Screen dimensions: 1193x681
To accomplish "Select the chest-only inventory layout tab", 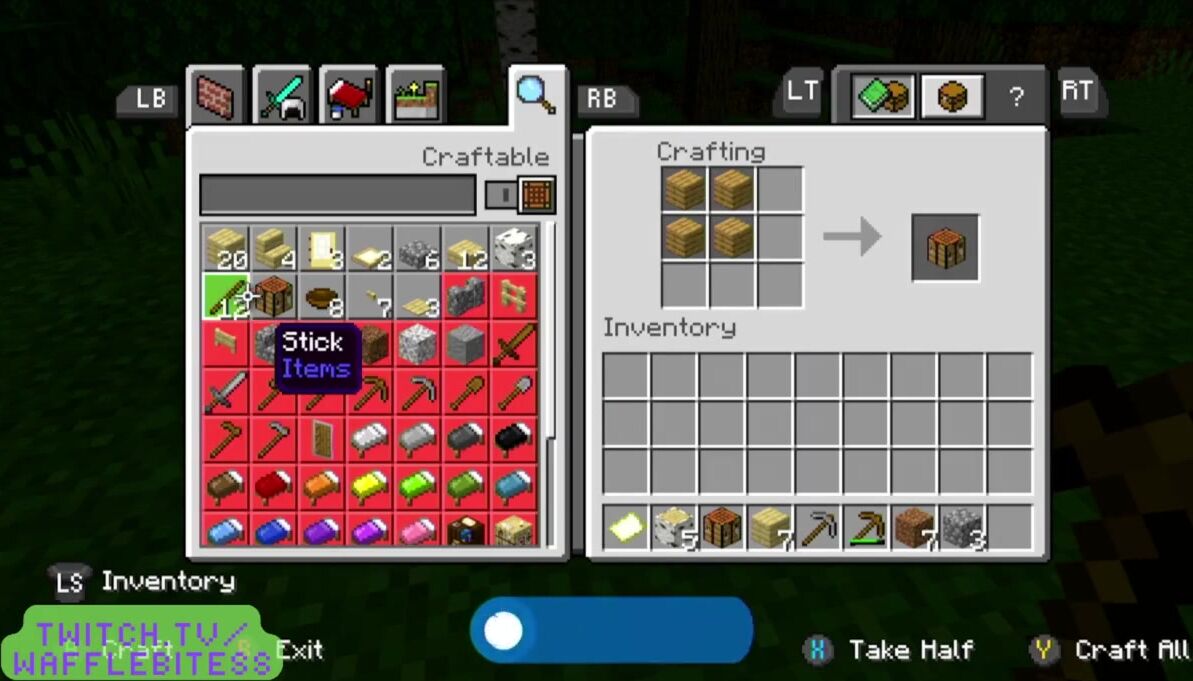I will (x=951, y=98).
